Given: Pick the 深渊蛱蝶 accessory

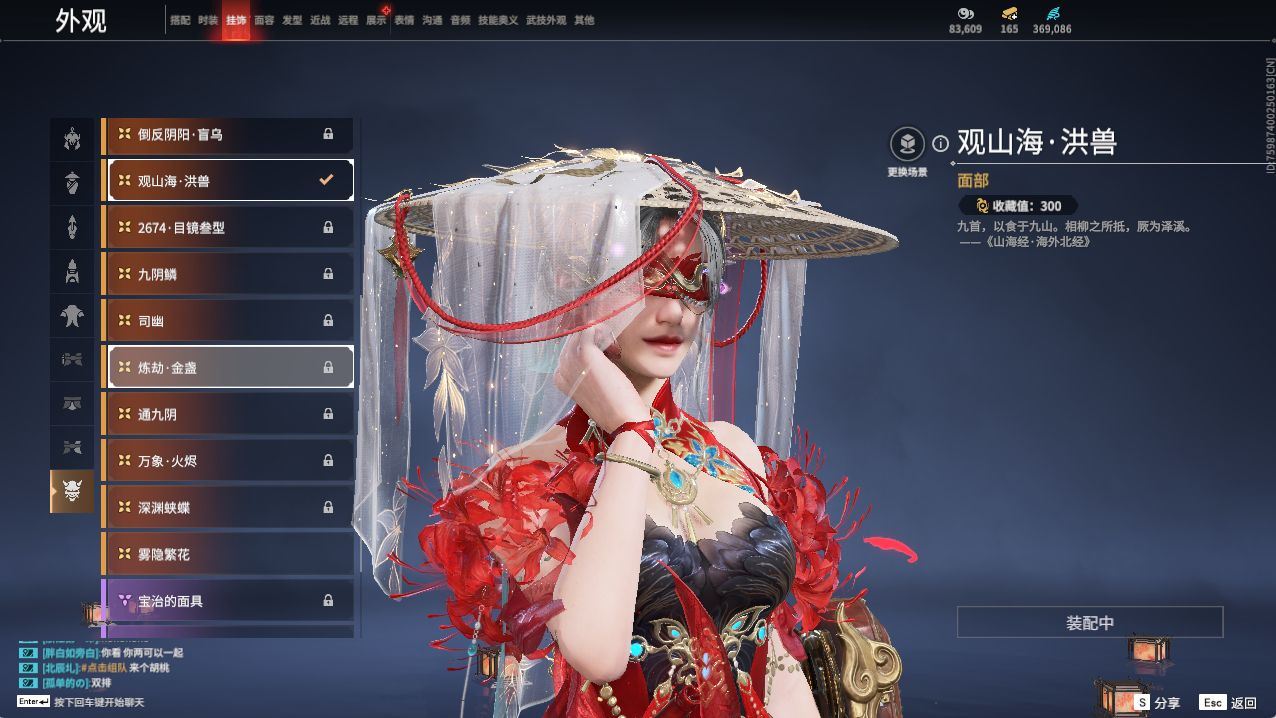Looking at the screenshot, I should click(x=230, y=508).
